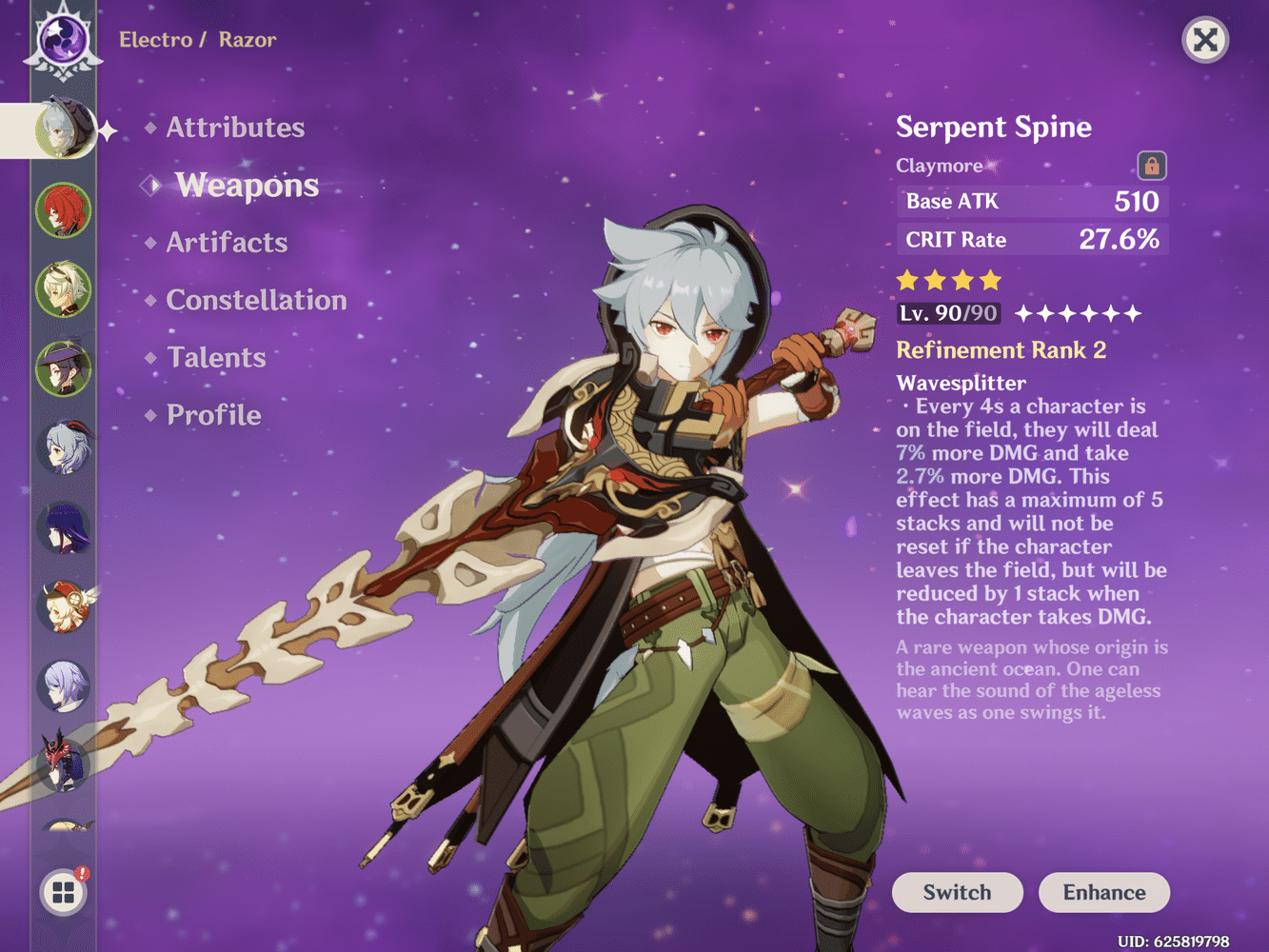Close the character screen
Screen dimensions: 1269x952
point(1204,40)
